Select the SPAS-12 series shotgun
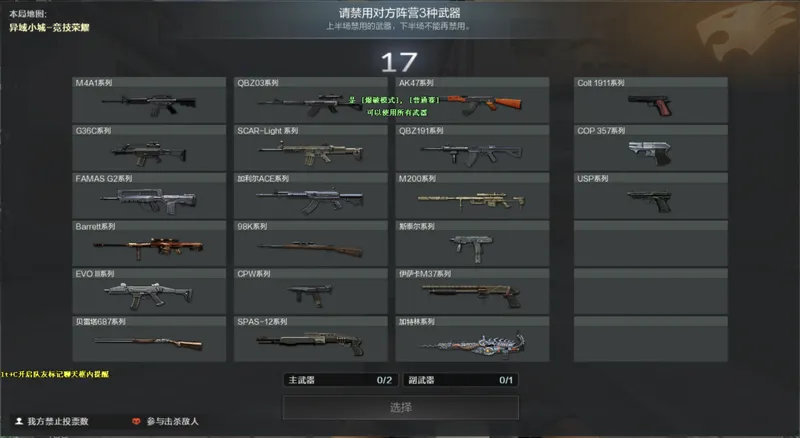Viewport: 800px width, 438px height. [x=311, y=339]
